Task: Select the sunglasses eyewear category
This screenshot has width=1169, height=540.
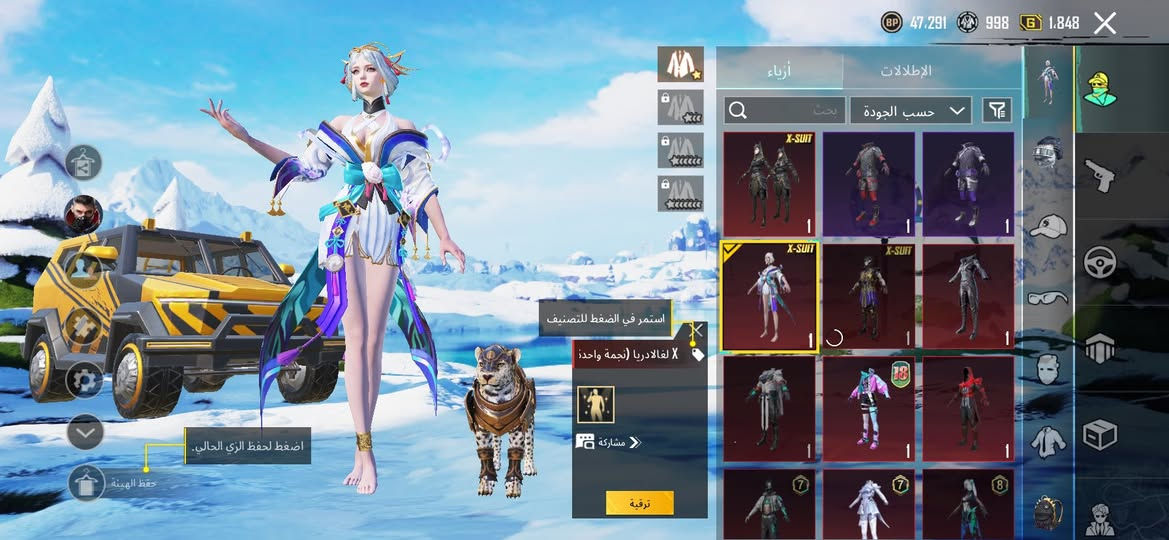Action: point(1047,296)
